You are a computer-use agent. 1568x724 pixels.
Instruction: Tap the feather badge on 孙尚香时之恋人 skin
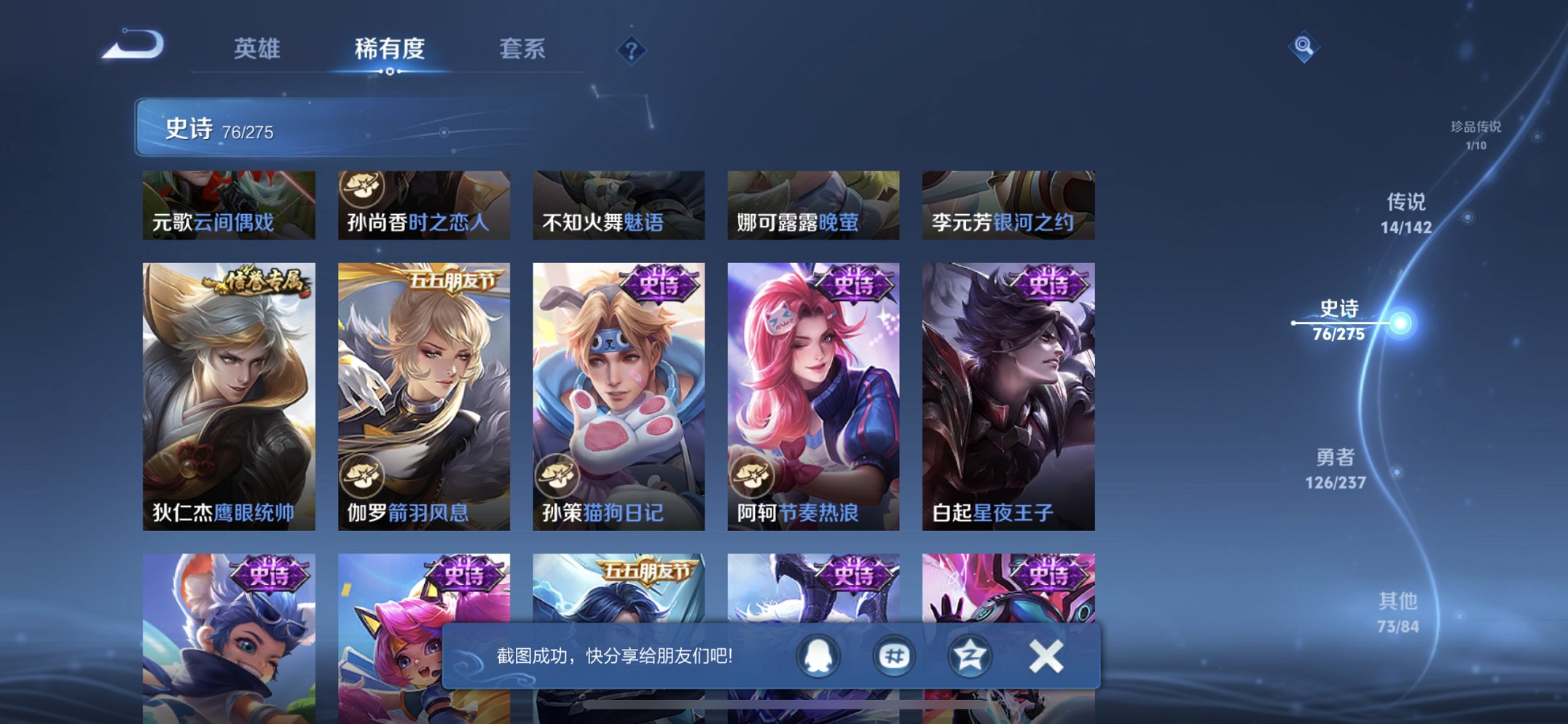coord(361,189)
